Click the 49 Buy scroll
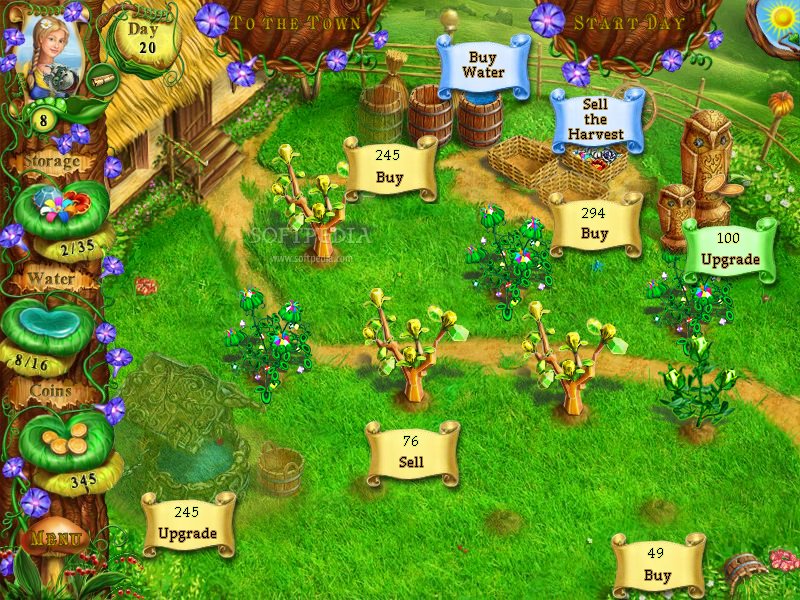This screenshot has height=600, width=800. 657,565
